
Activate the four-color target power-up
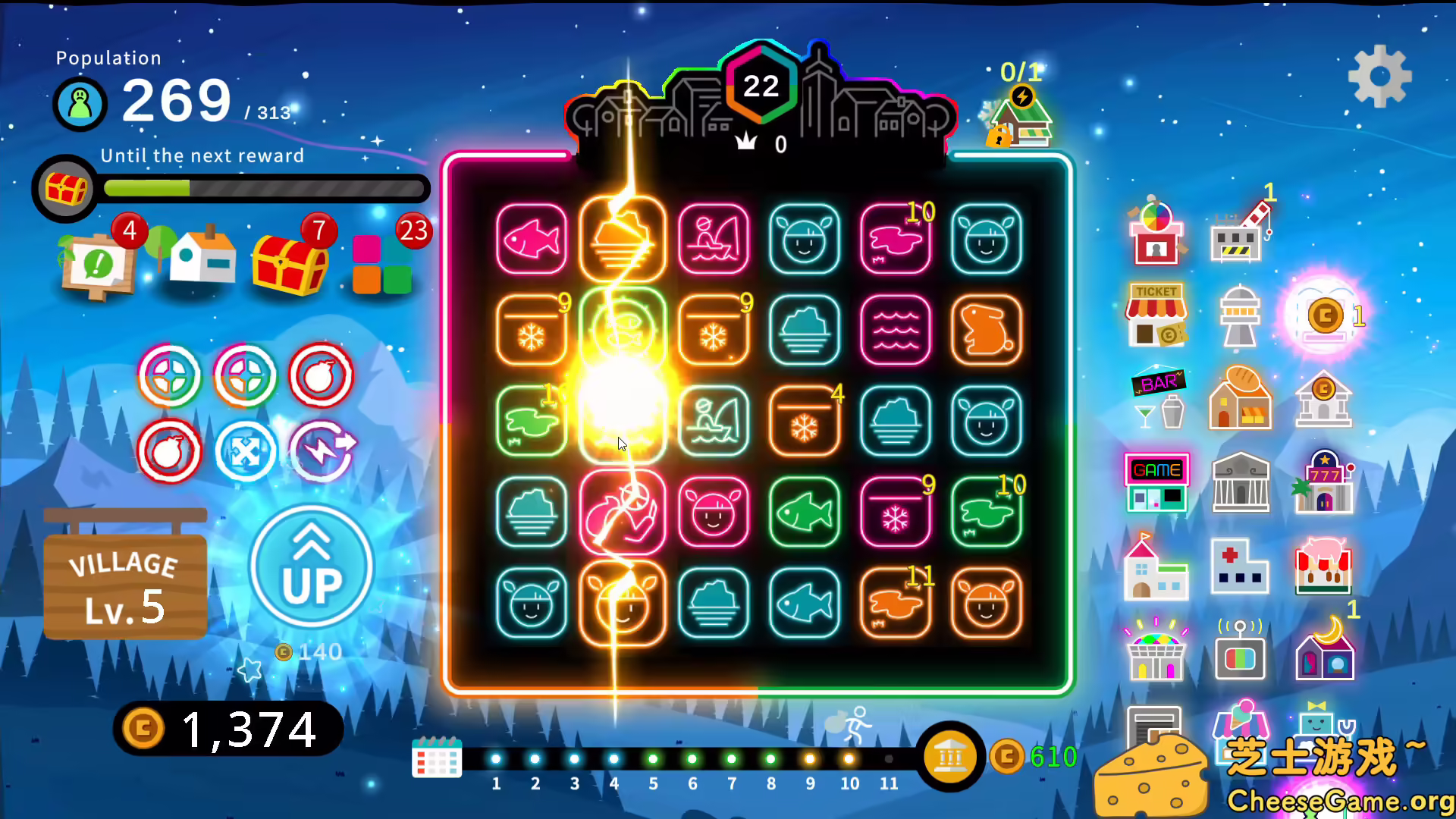click(x=169, y=375)
